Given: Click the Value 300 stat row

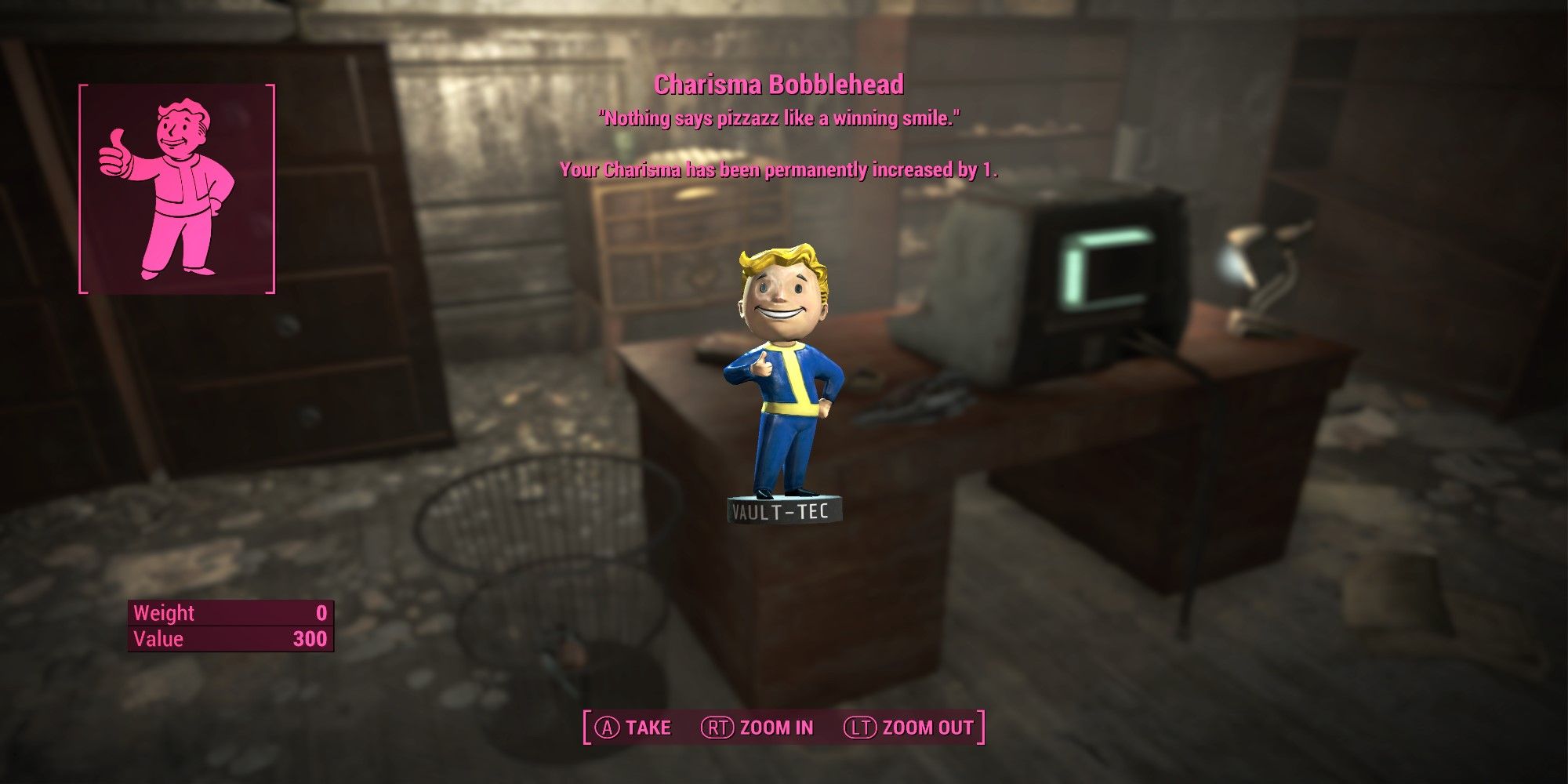Looking at the screenshot, I should (231, 640).
